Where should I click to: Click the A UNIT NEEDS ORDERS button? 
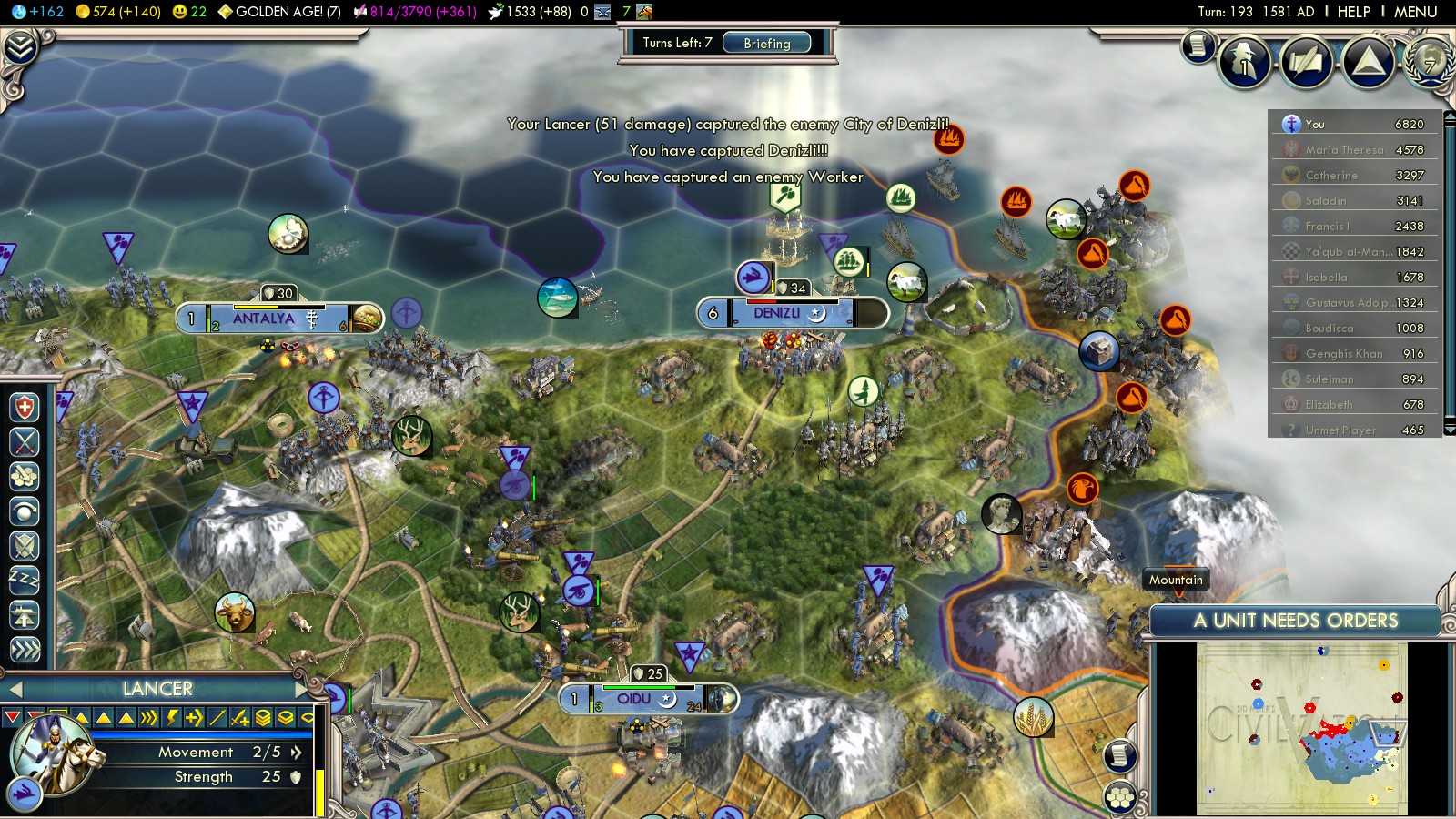pyautogui.click(x=1295, y=621)
